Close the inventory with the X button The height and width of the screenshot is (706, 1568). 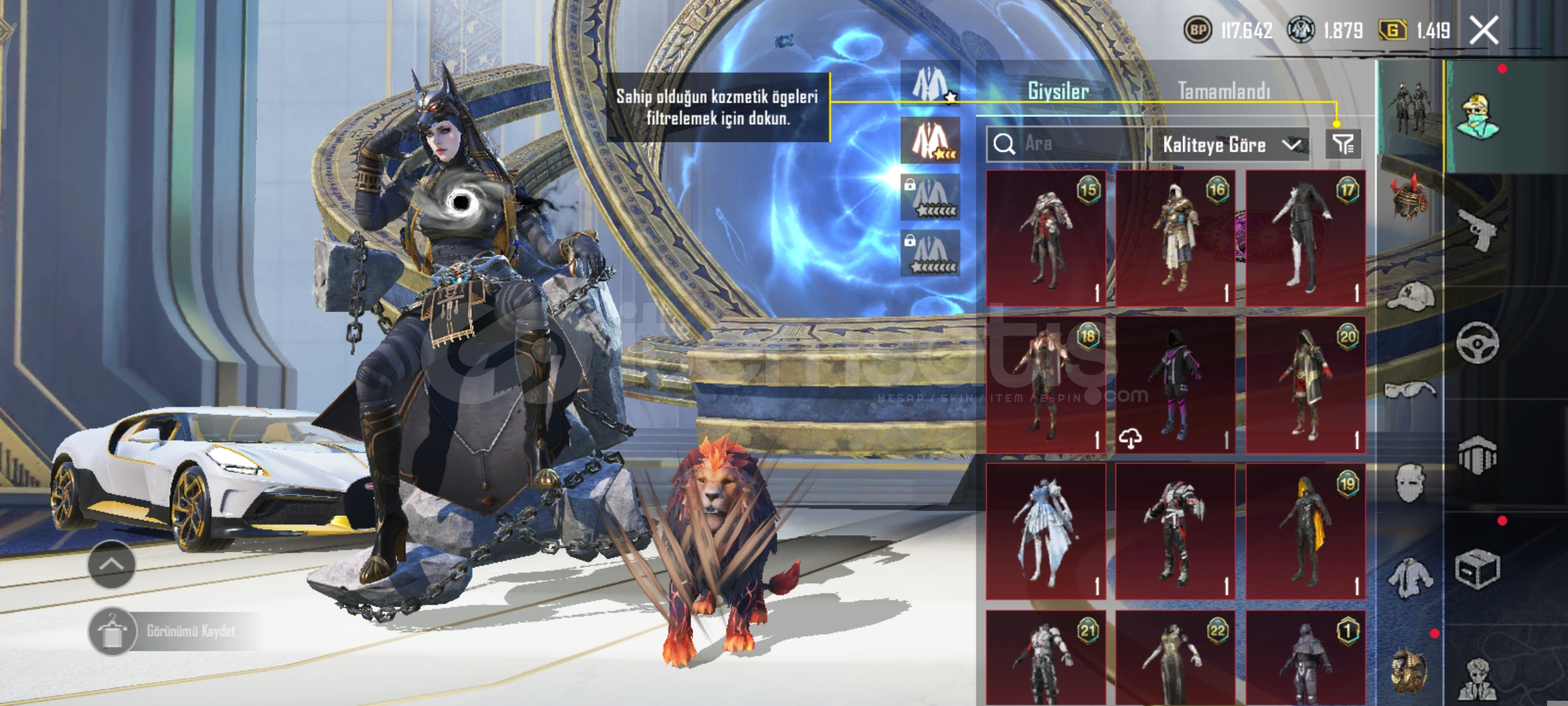(1484, 30)
